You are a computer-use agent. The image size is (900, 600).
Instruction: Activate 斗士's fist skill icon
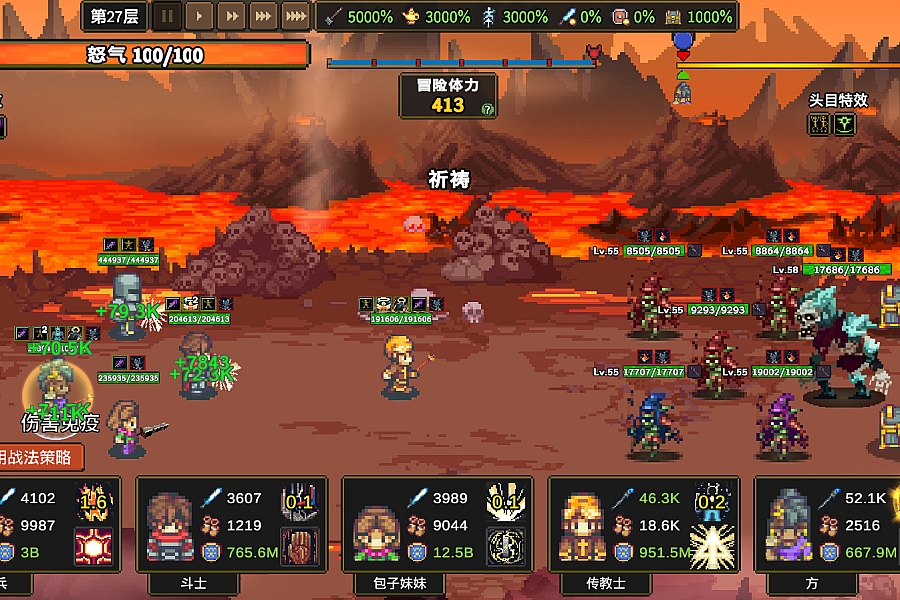pyautogui.click(x=300, y=546)
